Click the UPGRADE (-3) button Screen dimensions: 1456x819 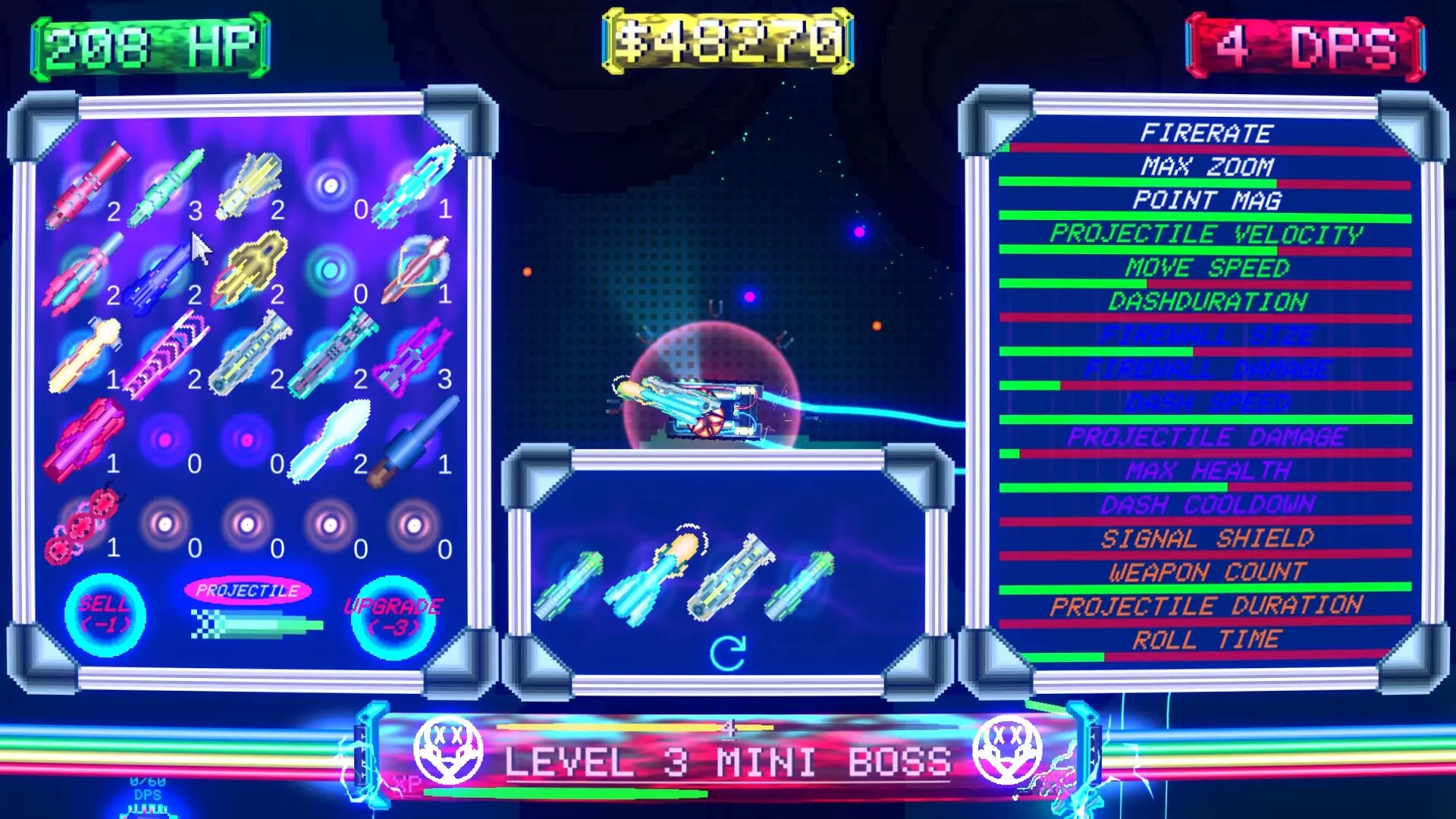pos(393,617)
